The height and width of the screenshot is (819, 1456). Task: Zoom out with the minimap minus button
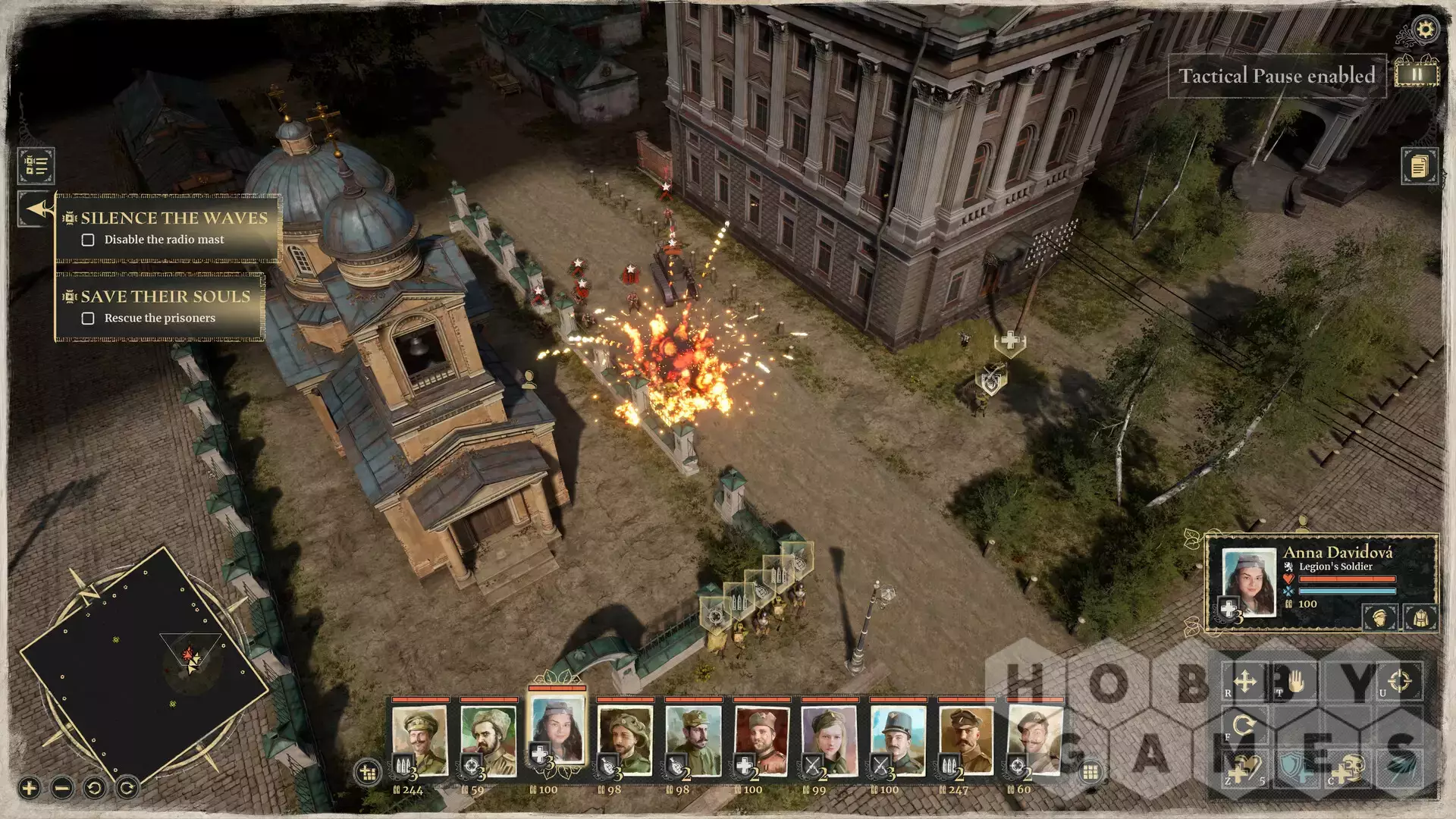(x=62, y=788)
